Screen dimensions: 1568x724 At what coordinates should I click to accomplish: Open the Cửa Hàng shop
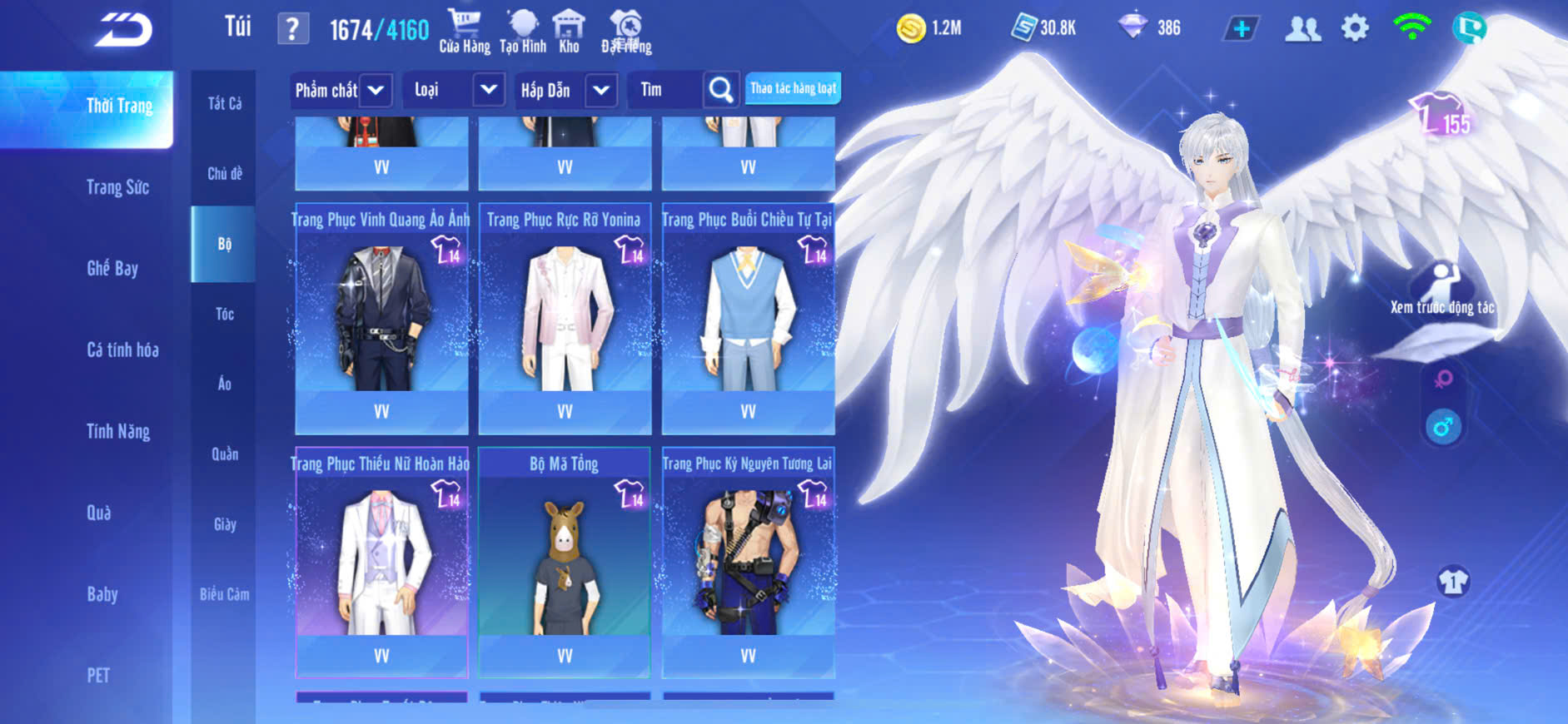pyautogui.click(x=465, y=31)
